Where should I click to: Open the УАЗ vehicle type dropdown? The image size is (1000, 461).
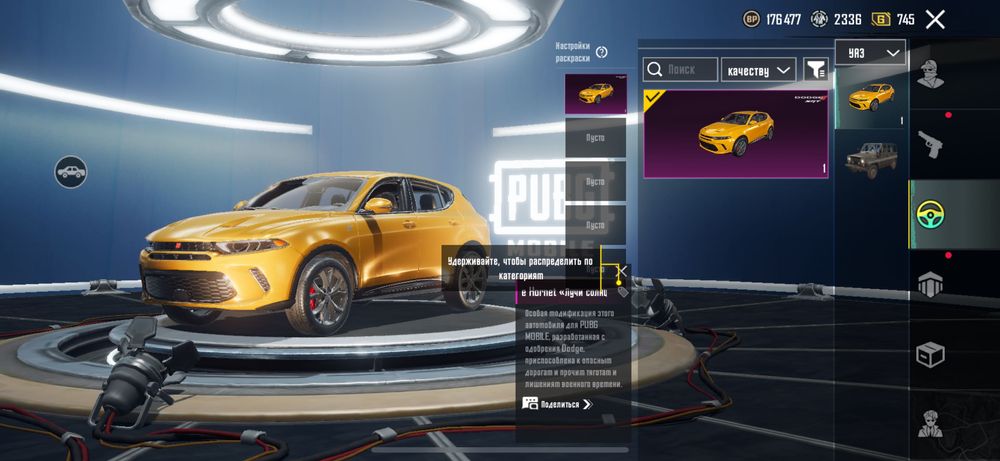(870, 53)
